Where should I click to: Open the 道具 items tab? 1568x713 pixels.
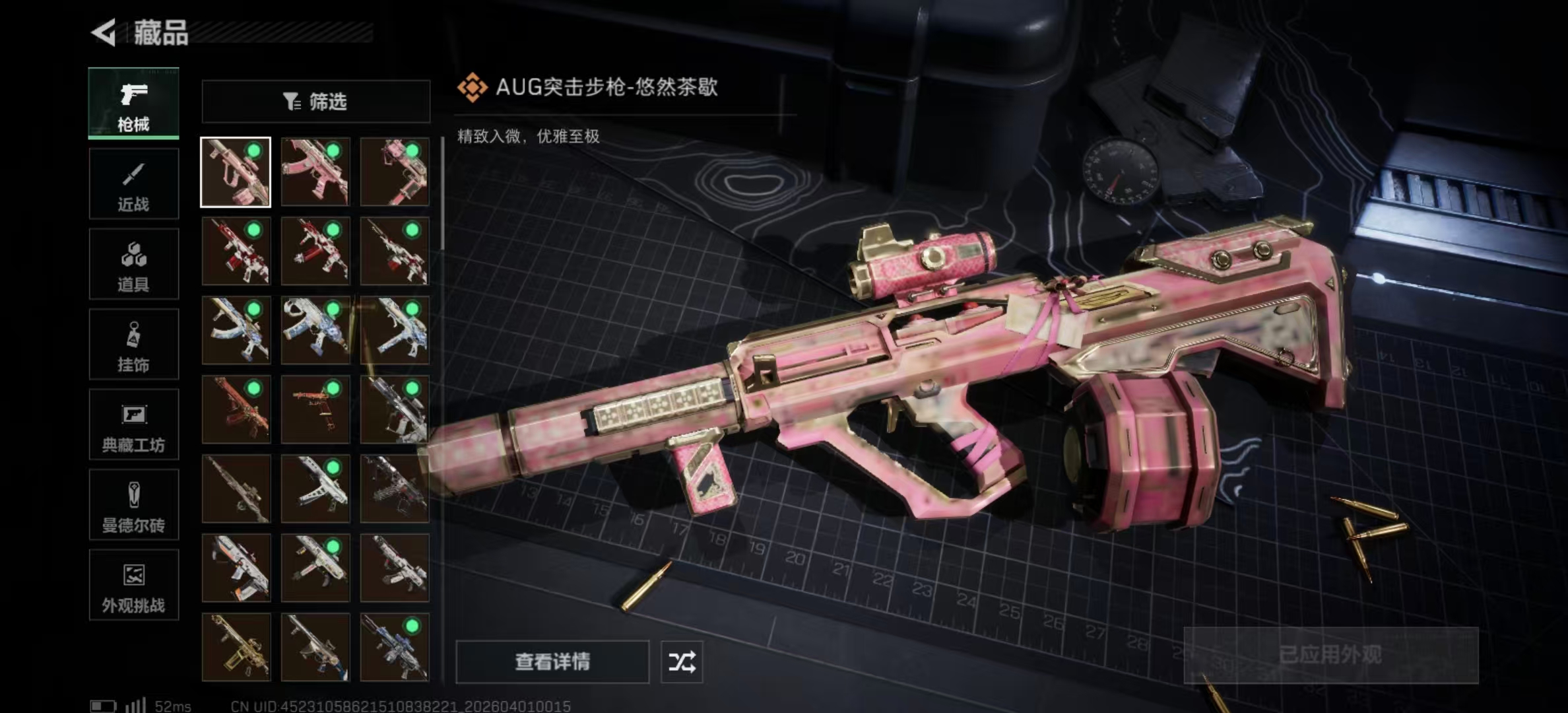click(x=133, y=264)
